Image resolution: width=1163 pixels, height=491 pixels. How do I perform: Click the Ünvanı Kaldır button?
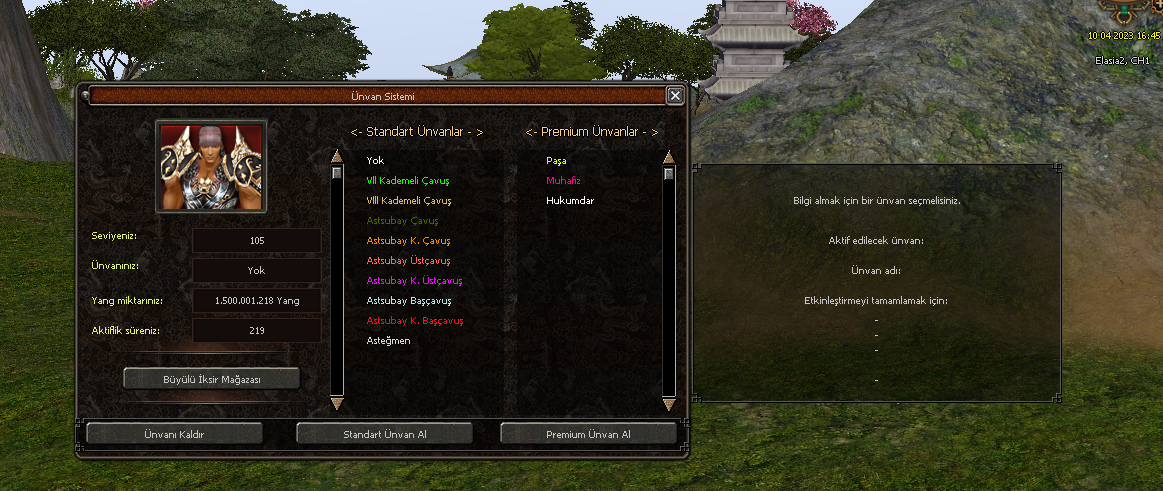tap(174, 434)
